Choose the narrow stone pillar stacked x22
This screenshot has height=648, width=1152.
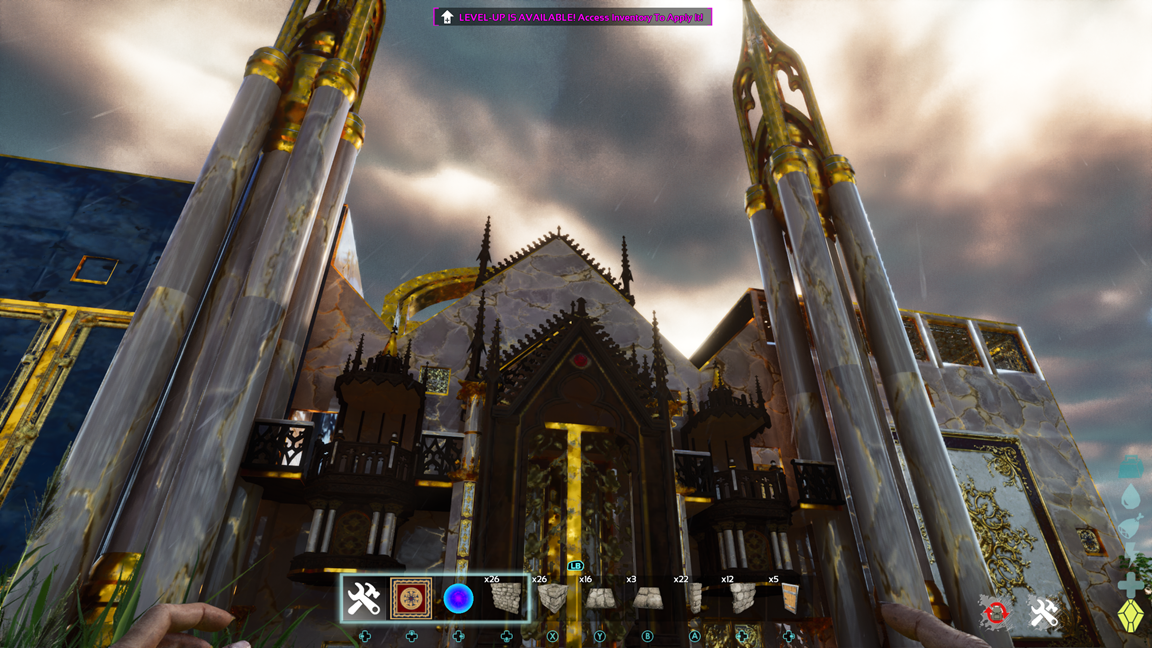point(694,599)
